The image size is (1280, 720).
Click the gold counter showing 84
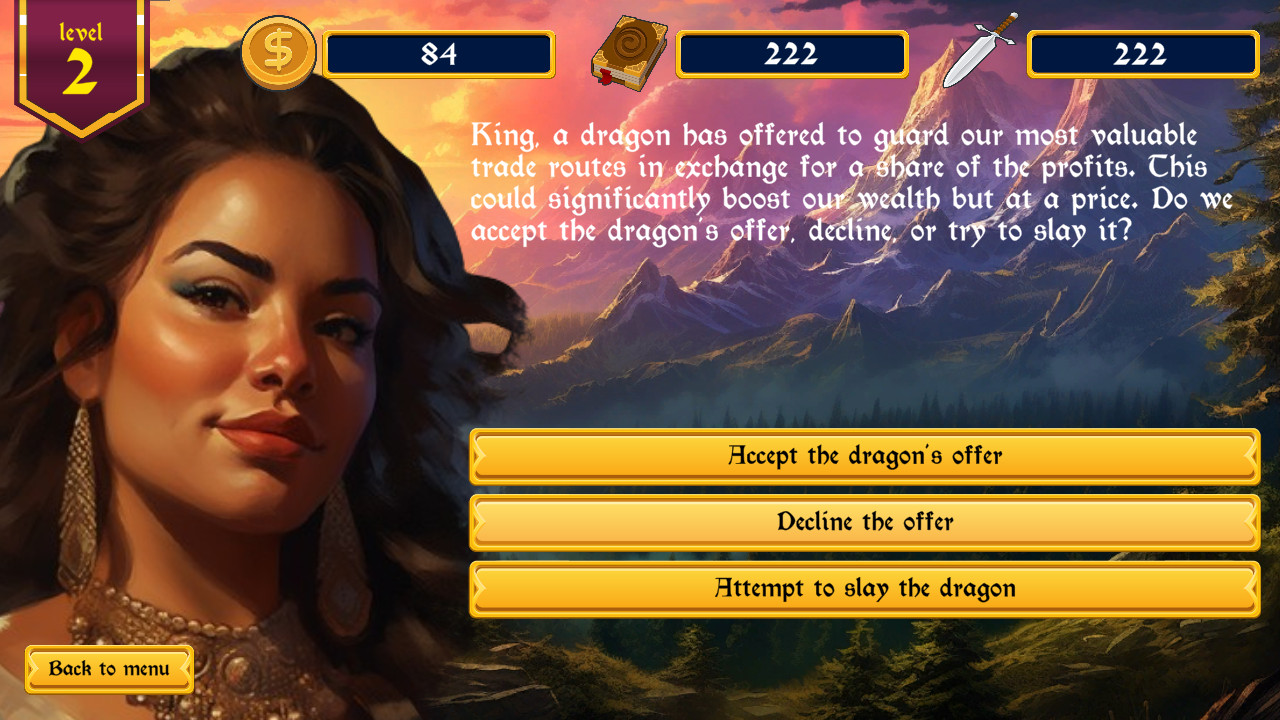coord(441,55)
